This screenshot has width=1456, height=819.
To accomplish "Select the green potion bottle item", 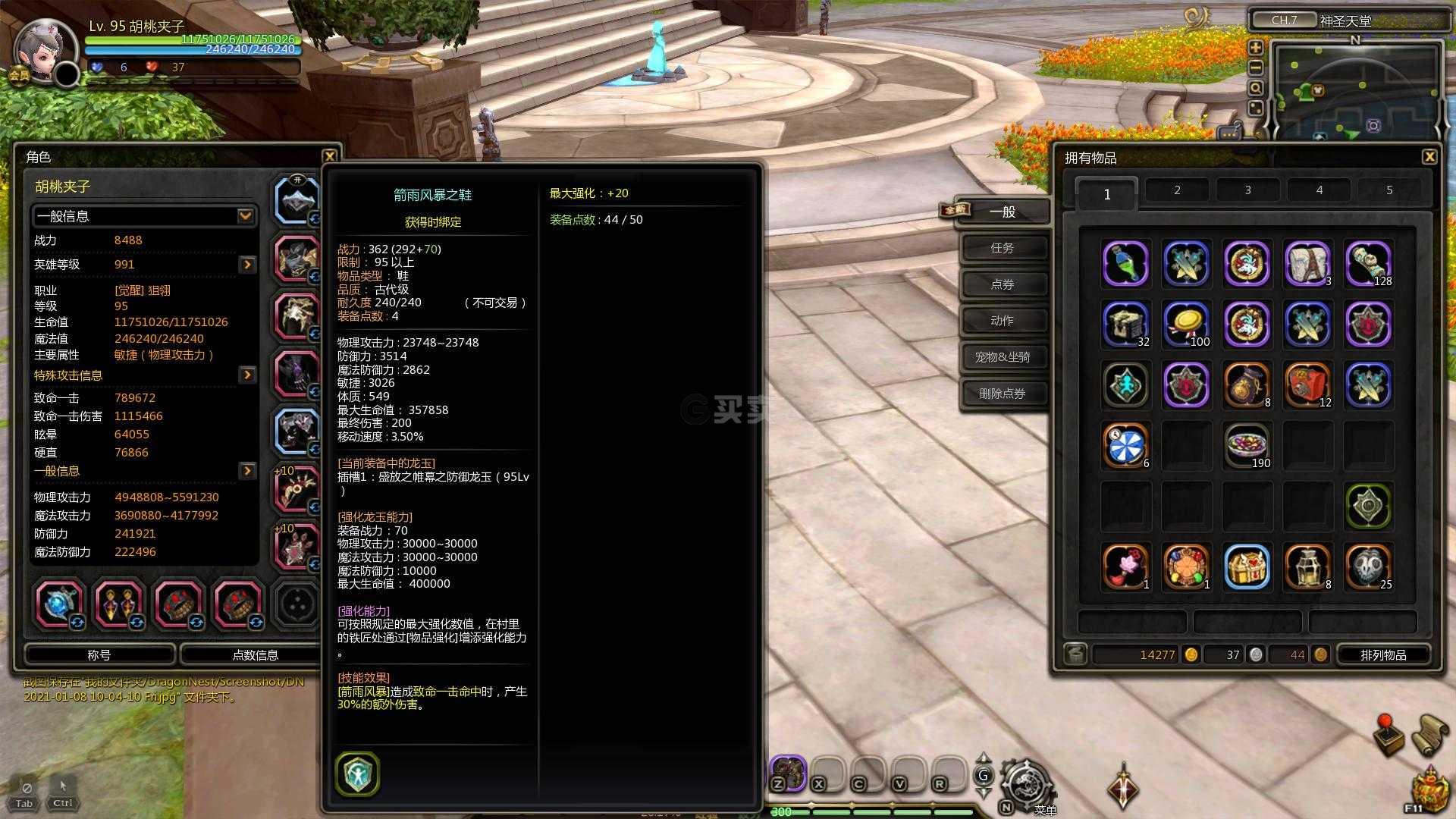I will 1125,264.
